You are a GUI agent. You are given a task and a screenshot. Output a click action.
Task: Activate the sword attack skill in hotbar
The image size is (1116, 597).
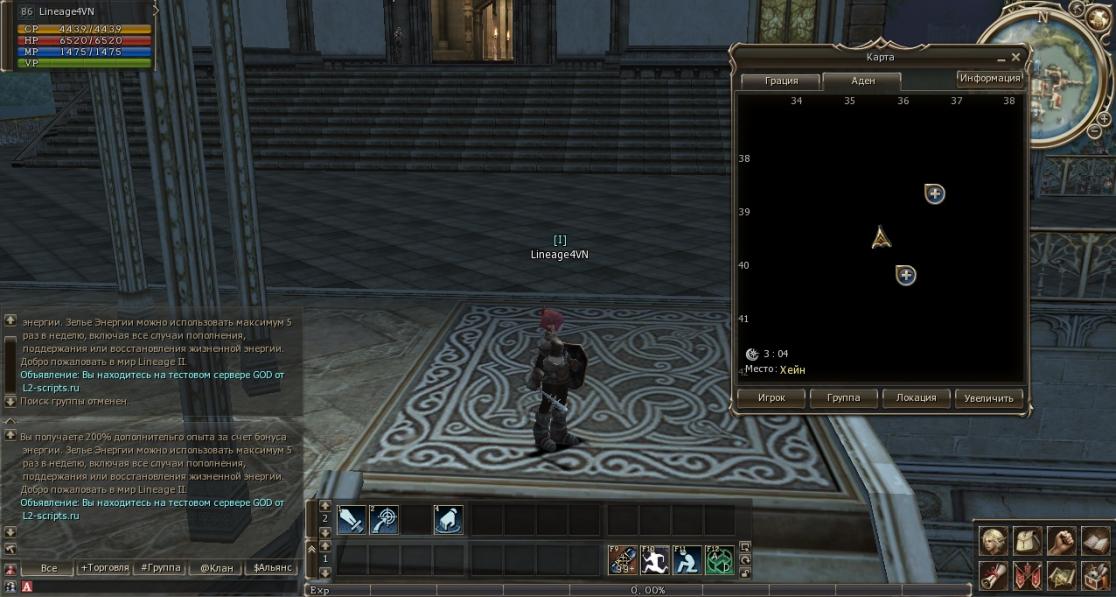(351, 520)
